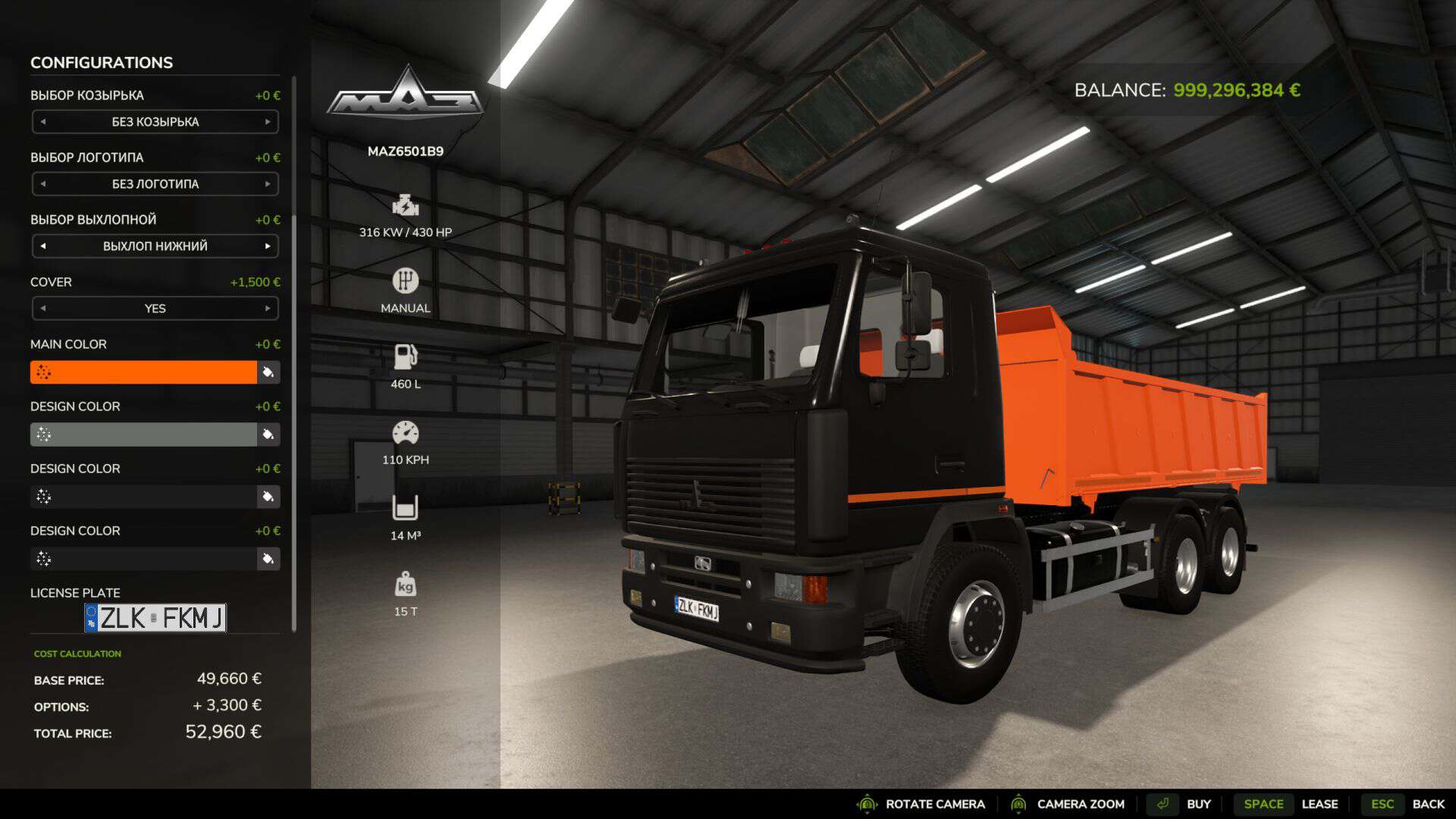Cycle Выбор Логотипа option to the left

[x=43, y=184]
